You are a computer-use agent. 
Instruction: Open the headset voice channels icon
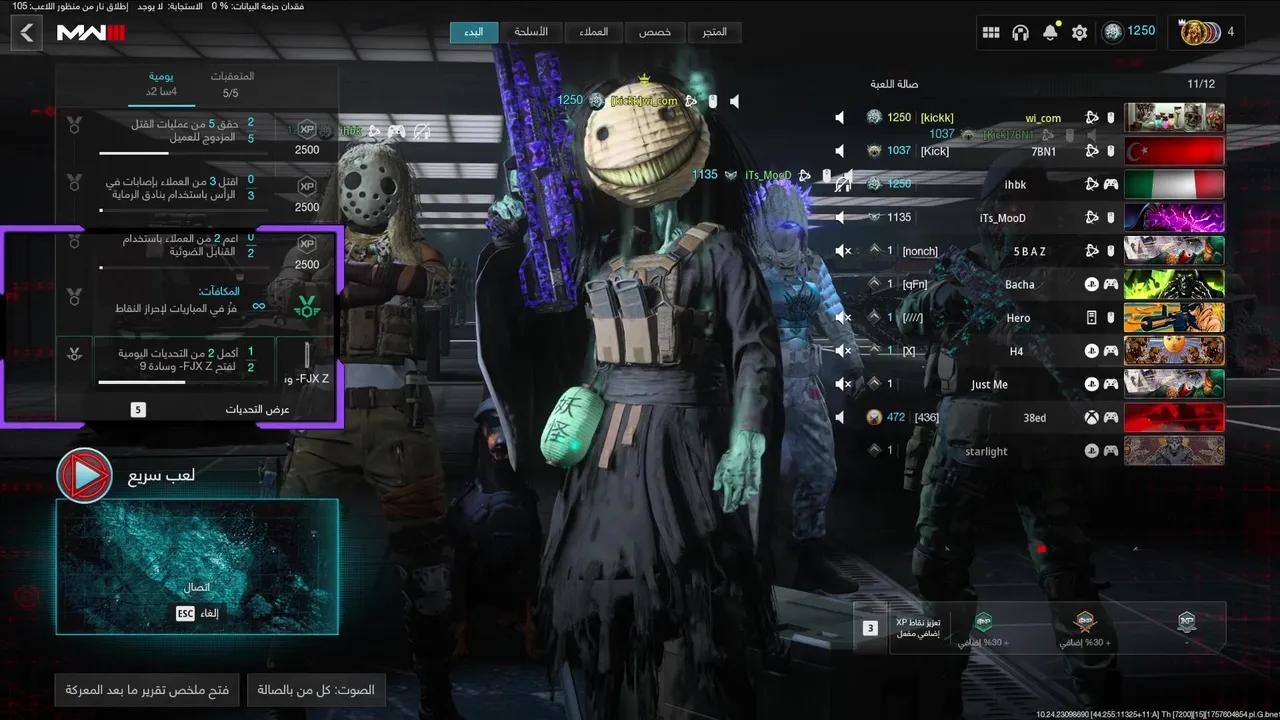(x=1020, y=33)
